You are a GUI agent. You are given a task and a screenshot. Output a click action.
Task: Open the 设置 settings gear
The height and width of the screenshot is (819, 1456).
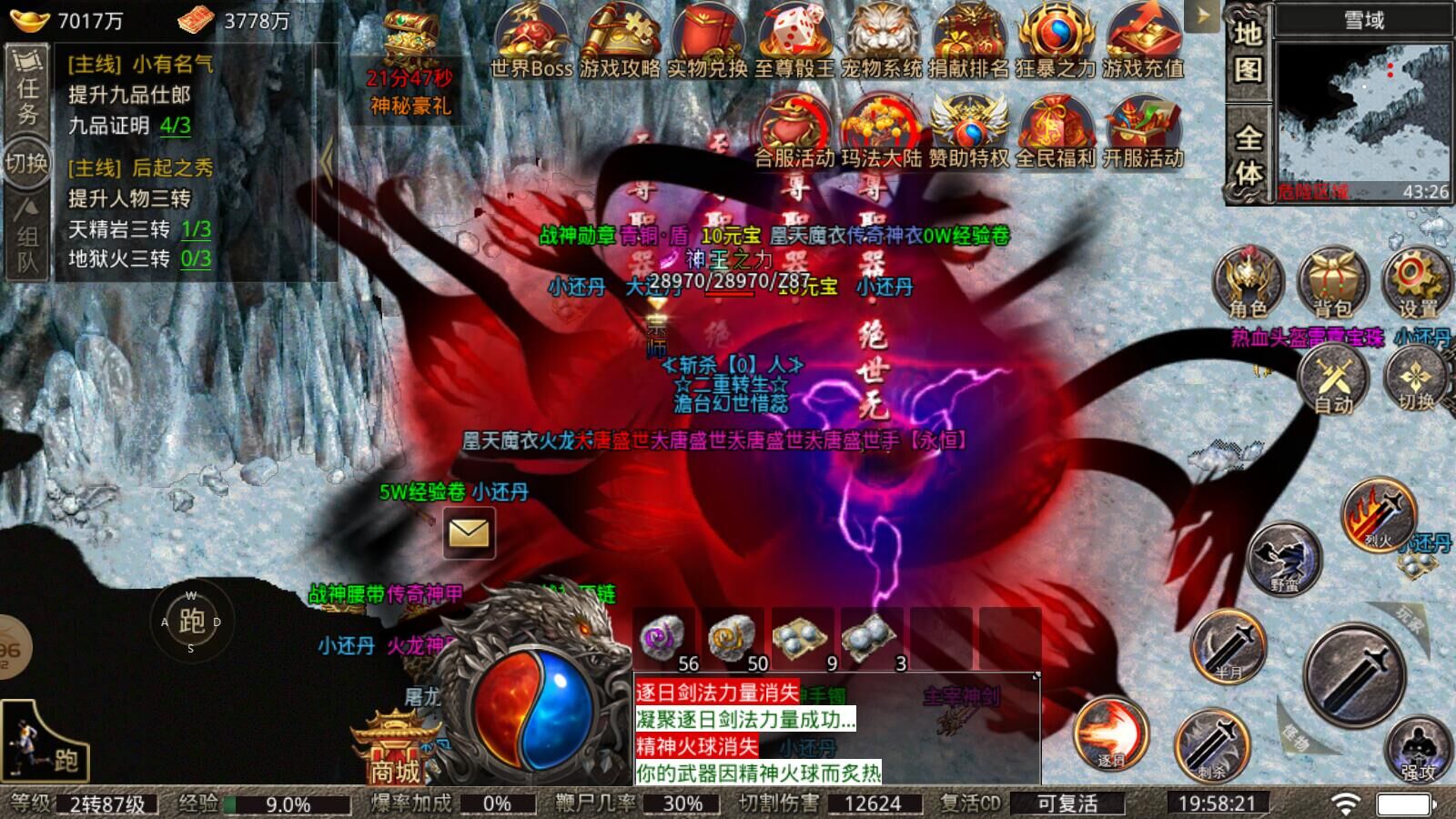coord(1416,282)
